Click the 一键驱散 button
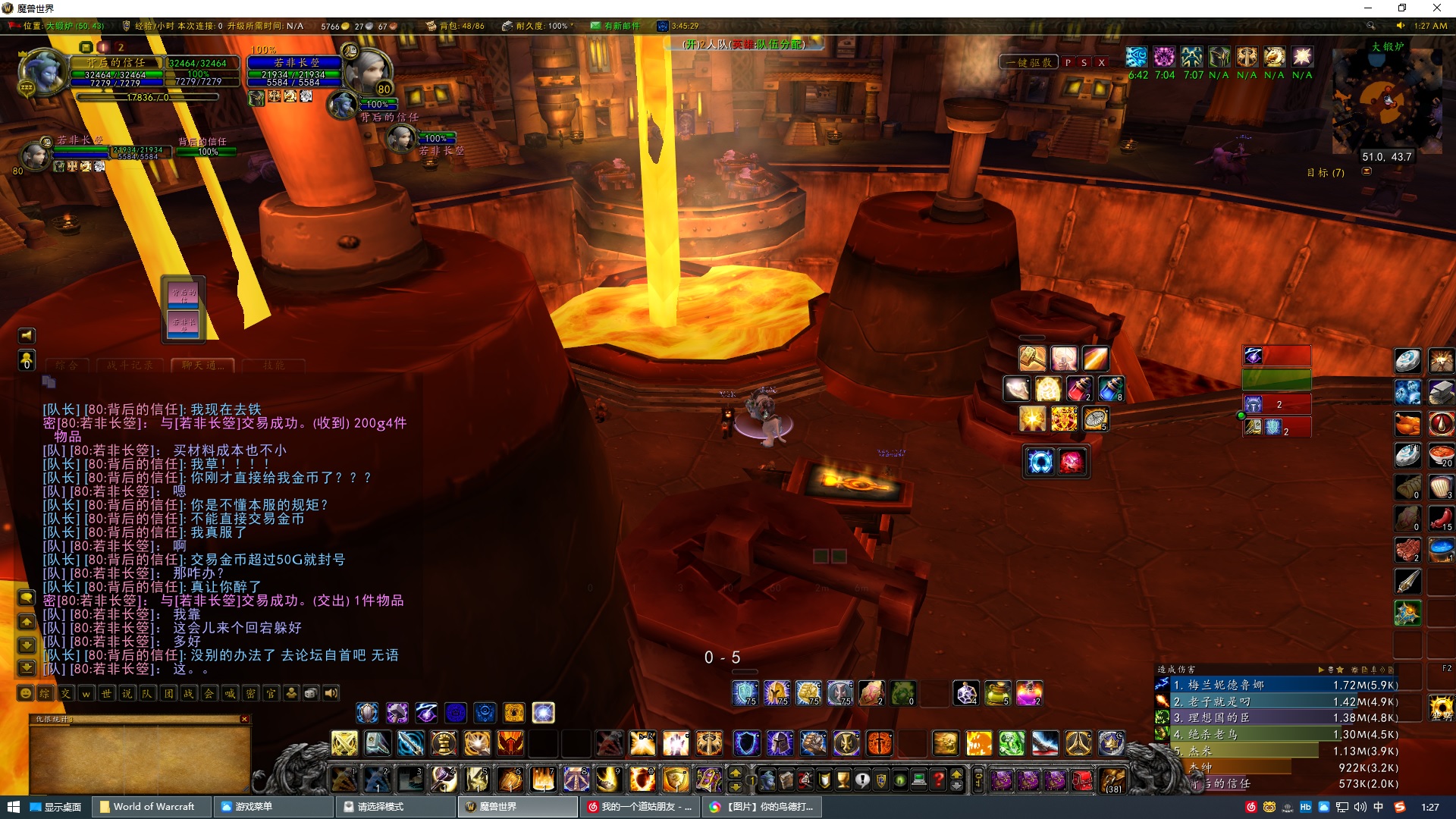 (x=1029, y=62)
